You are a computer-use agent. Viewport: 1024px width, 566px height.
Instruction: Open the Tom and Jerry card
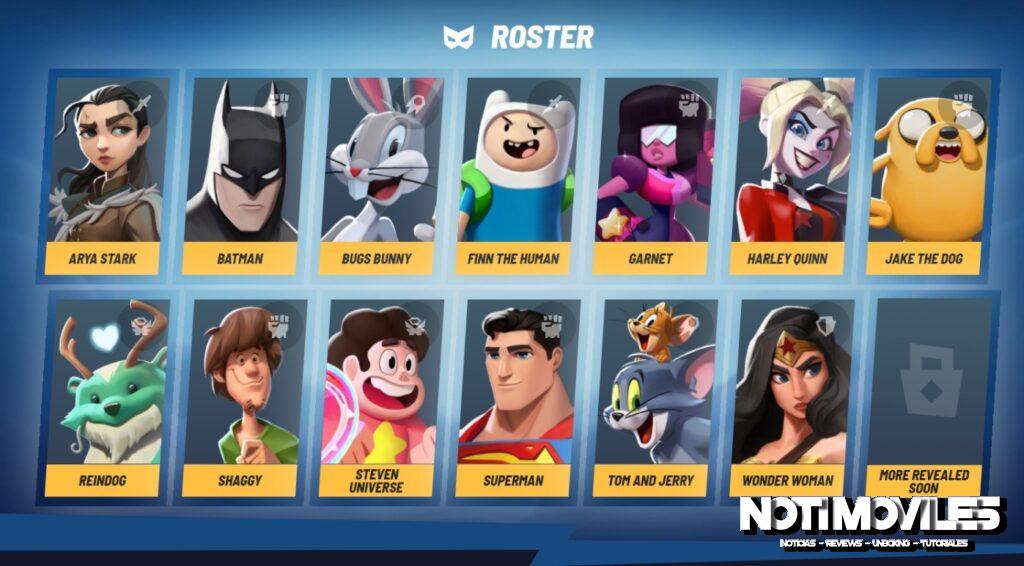tap(652, 397)
